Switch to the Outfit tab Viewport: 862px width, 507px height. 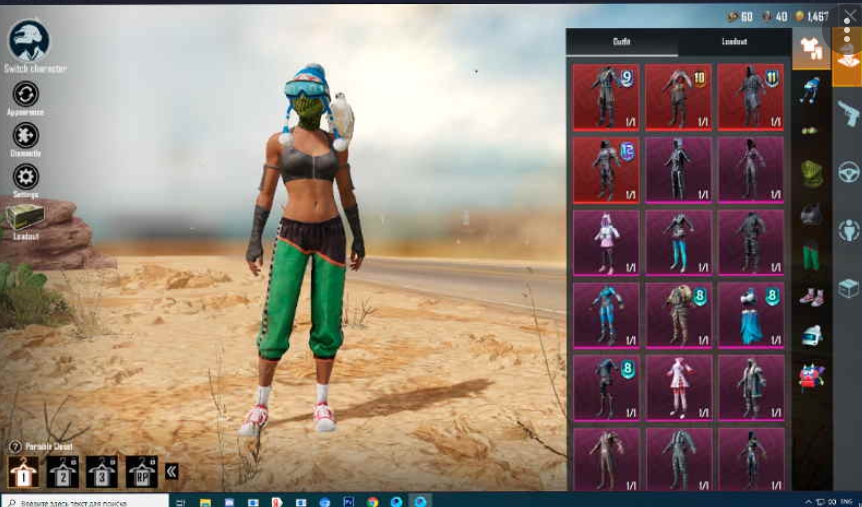click(x=622, y=42)
